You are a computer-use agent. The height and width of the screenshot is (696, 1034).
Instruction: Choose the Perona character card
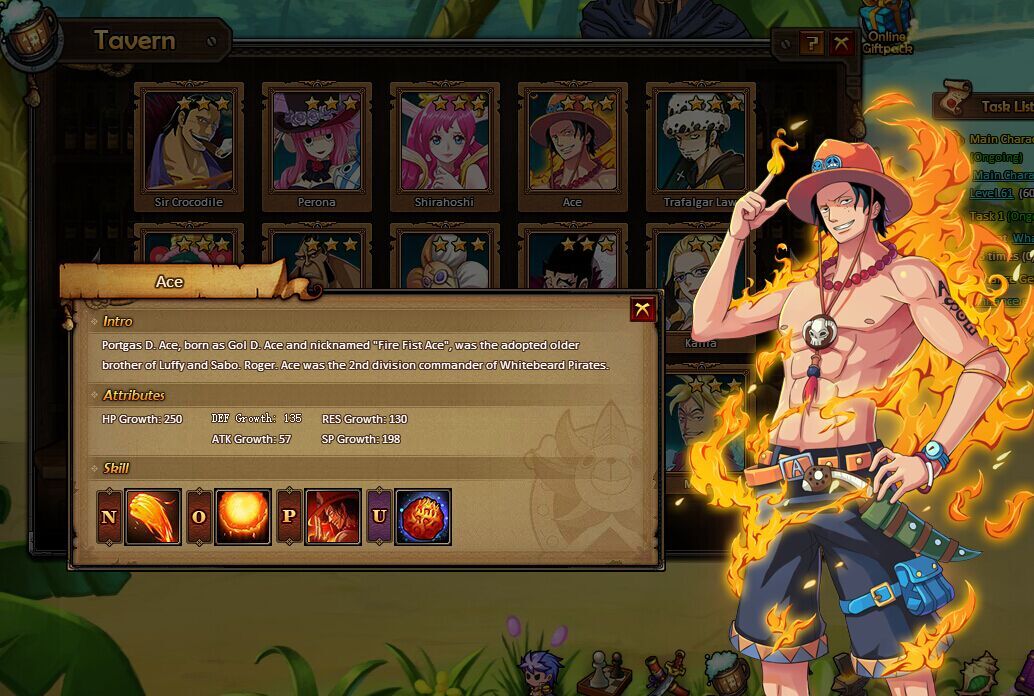317,146
